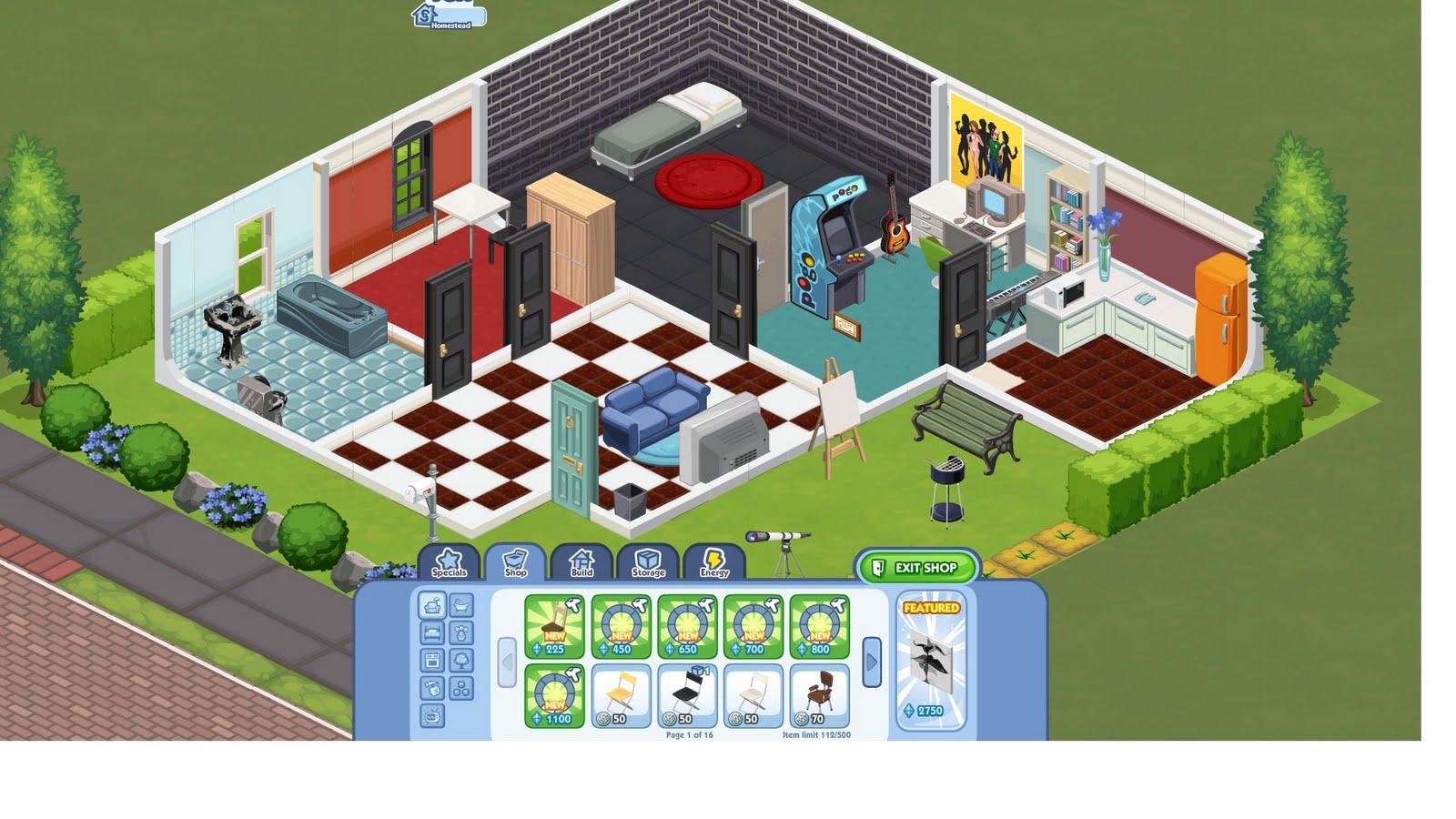1456x819 pixels.
Task: Click the flower vase decor category icon
Action: pos(460,633)
